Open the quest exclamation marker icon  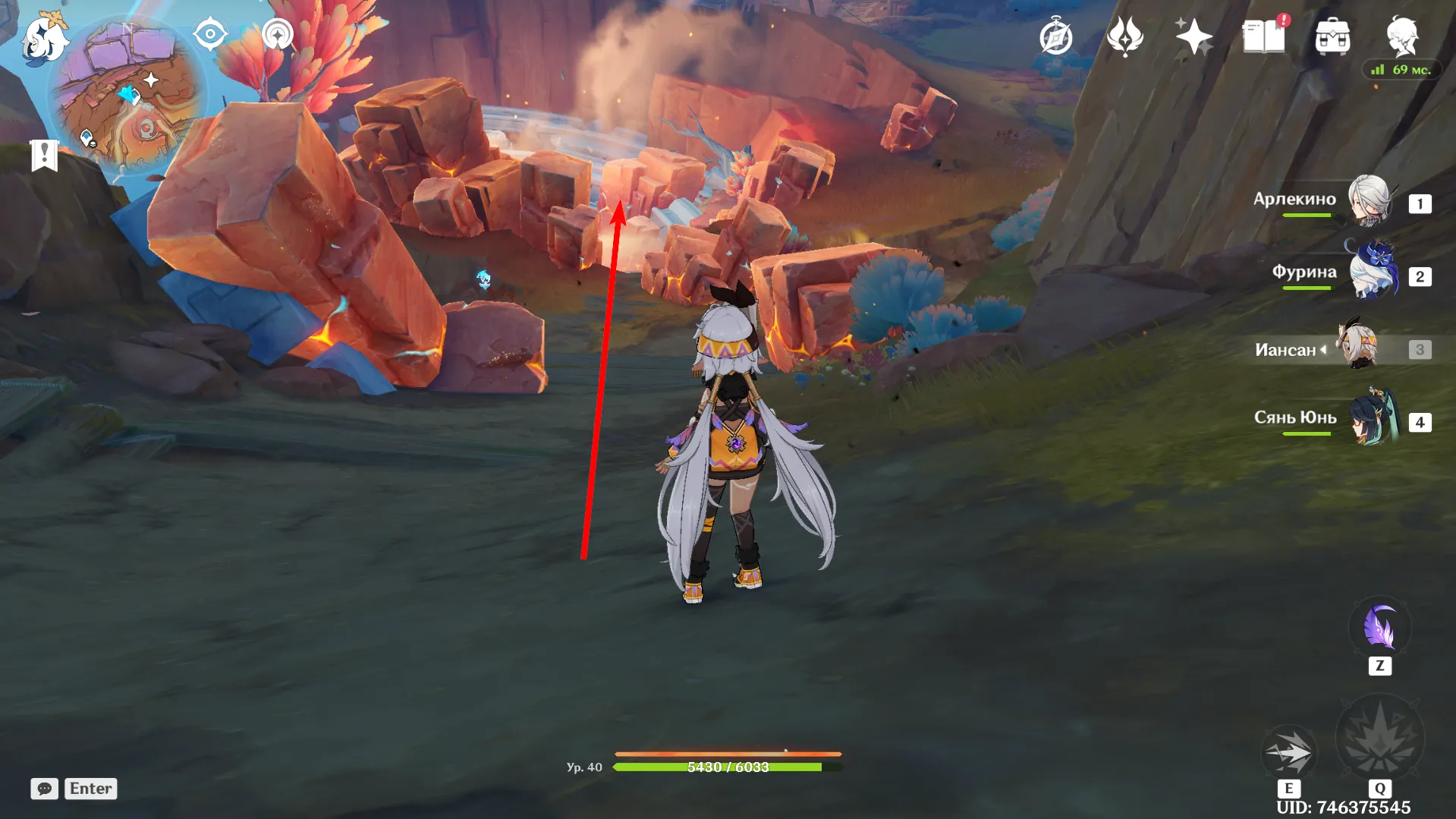[x=45, y=155]
